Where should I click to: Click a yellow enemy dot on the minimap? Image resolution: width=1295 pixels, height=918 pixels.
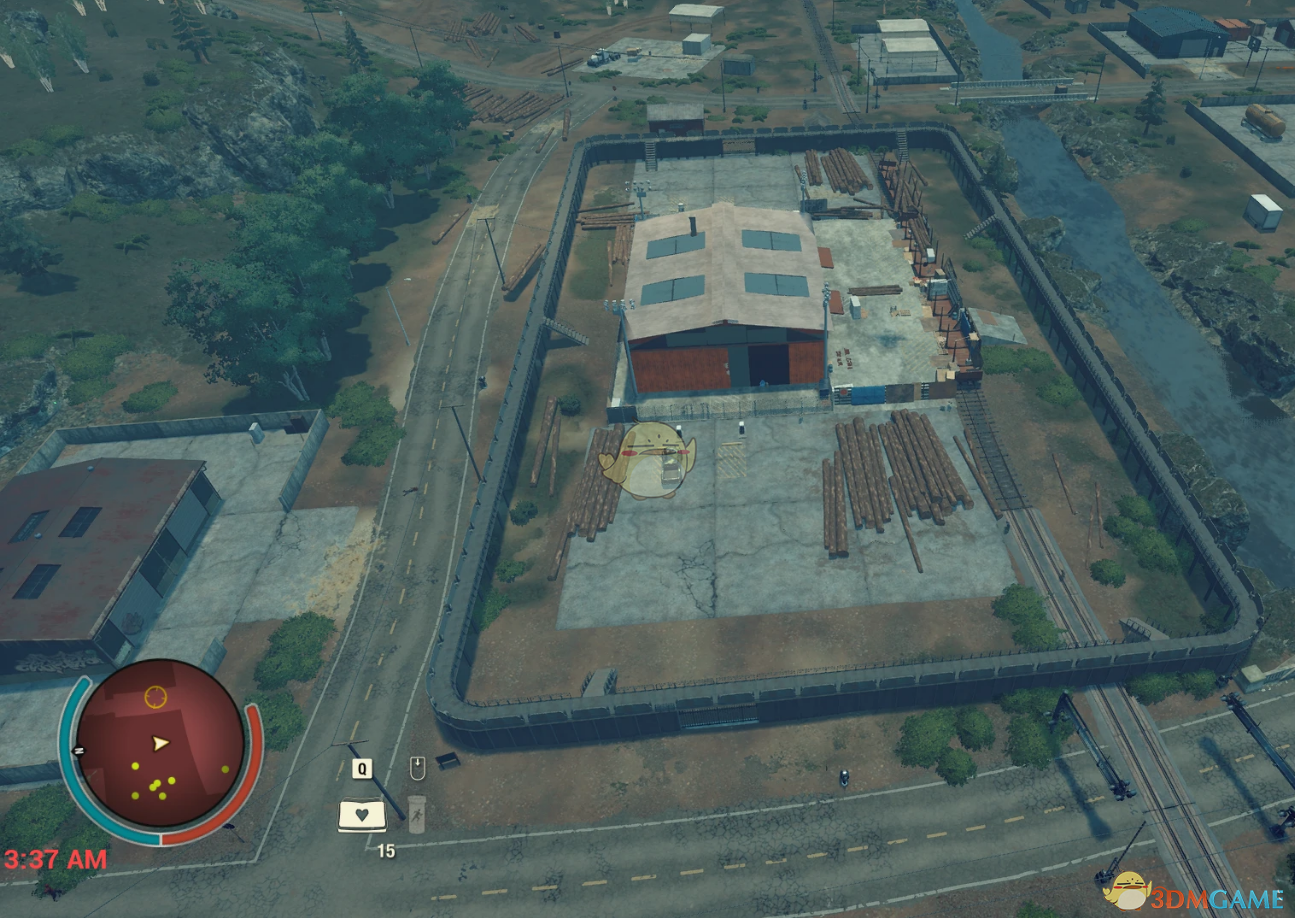135,765
